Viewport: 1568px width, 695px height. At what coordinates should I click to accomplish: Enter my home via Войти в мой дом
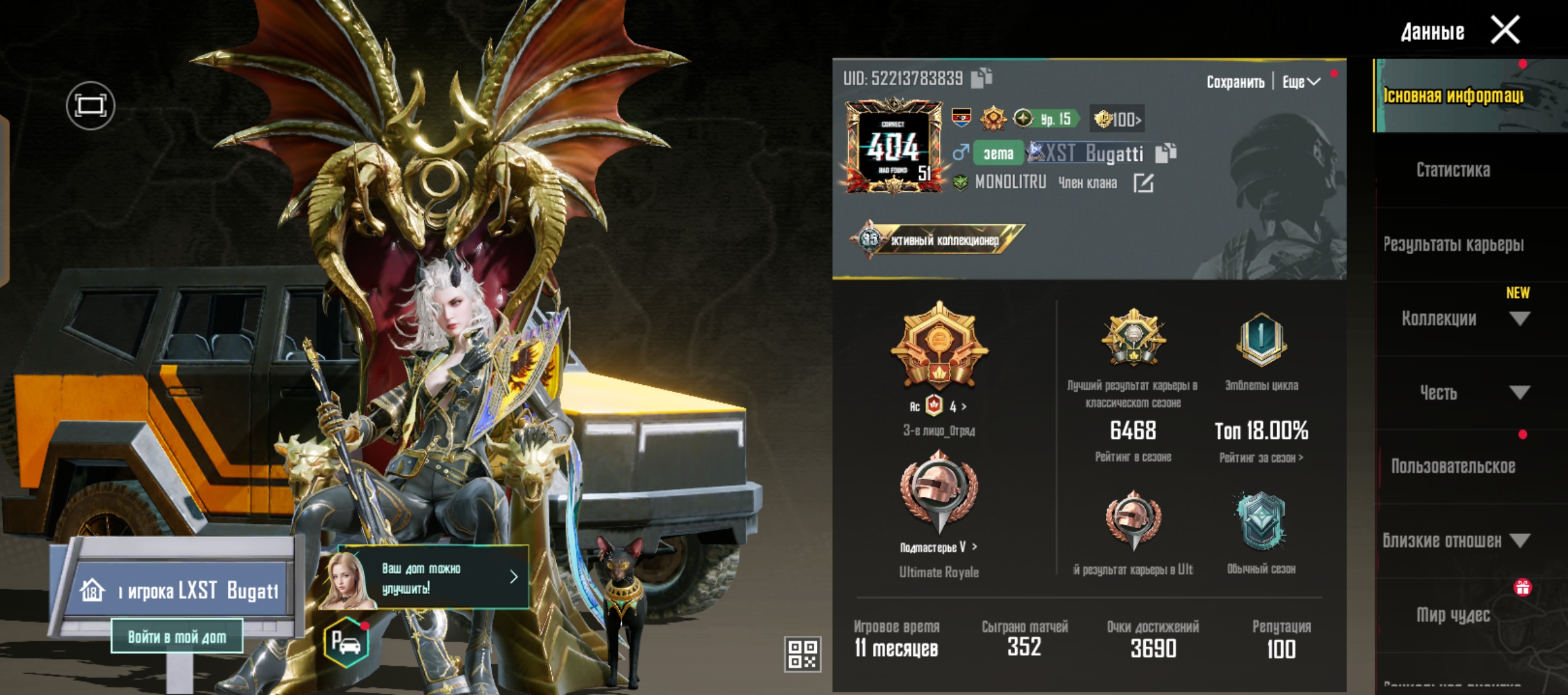pos(177,636)
